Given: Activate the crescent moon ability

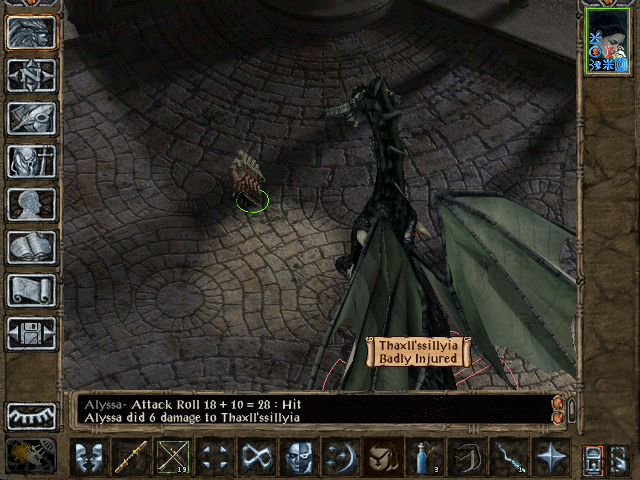Looking at the screenshot, I should (340, 457).
